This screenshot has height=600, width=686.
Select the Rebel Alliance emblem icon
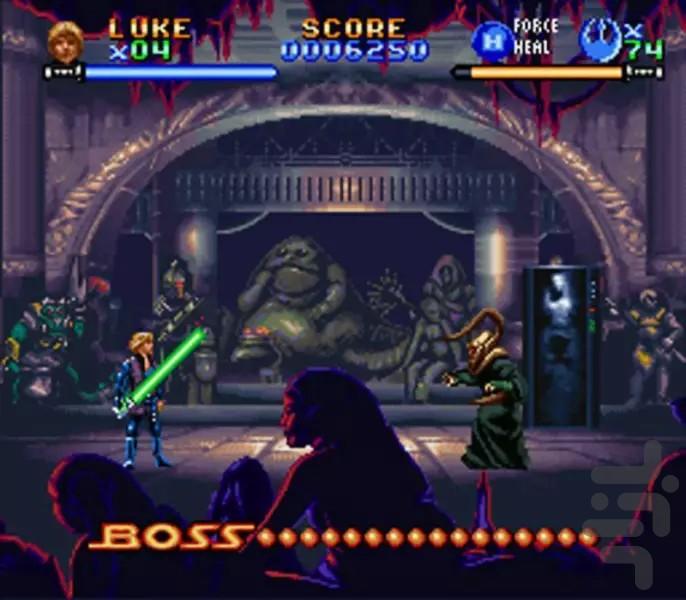(x=599, y=40)
